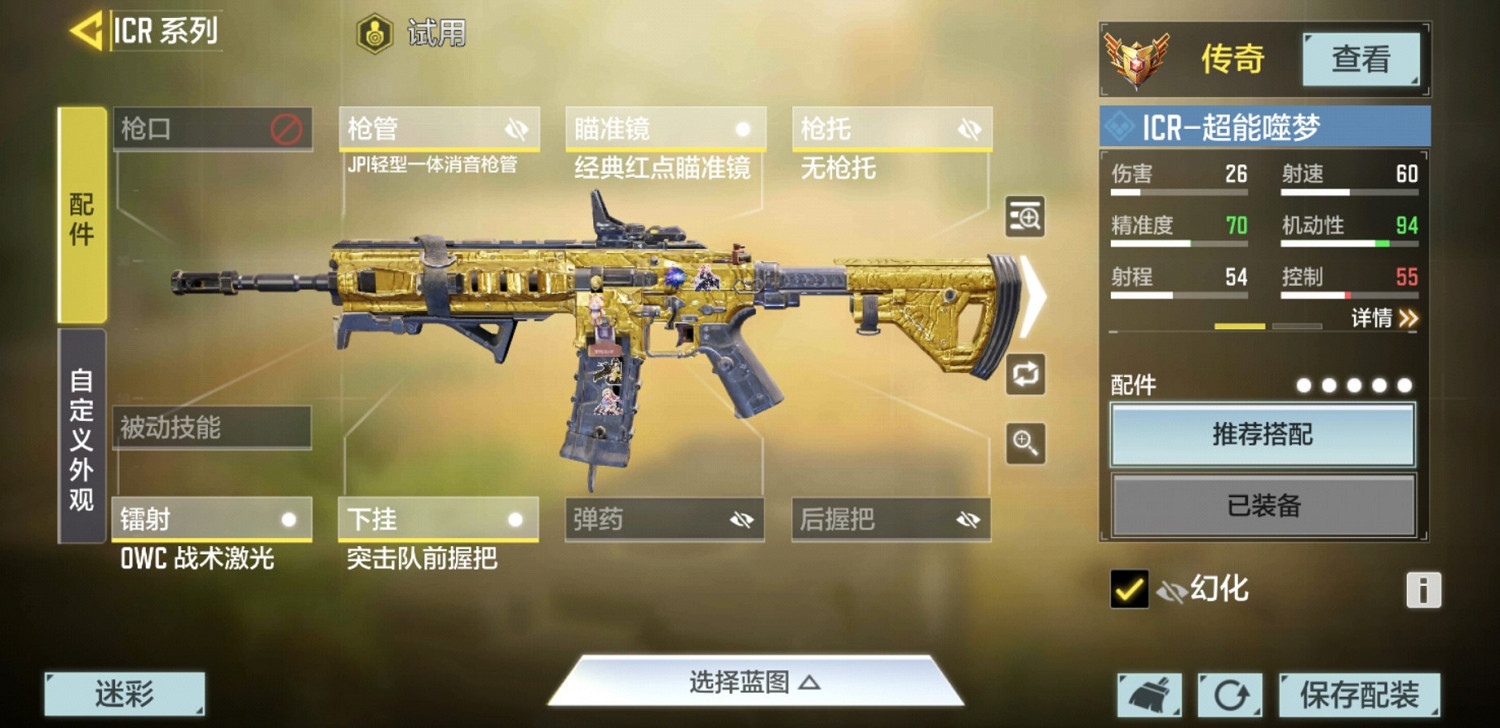Open the weapon inspect magnifier icon
The height and width of the screenshot is (728, 1500).
coord(1025,218)
